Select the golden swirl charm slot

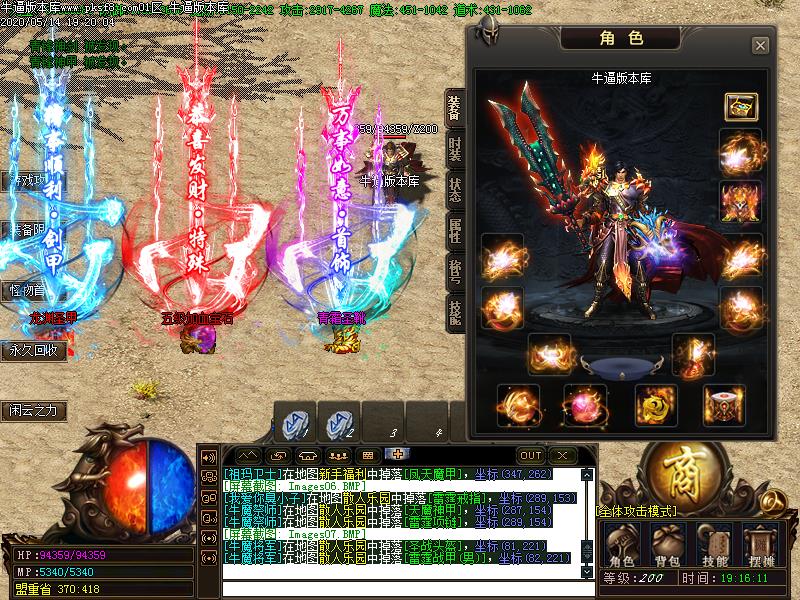[655, 405]
